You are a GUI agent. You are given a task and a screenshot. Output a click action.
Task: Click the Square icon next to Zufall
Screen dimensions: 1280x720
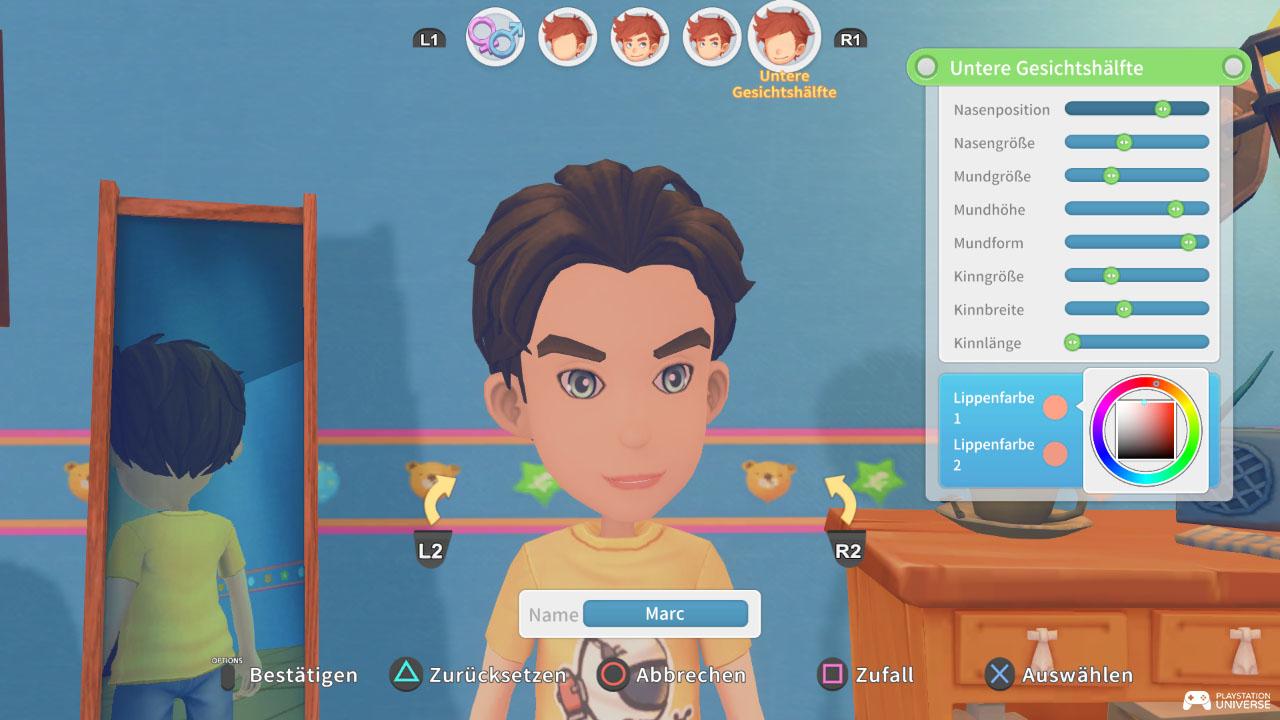coord(831,675)
